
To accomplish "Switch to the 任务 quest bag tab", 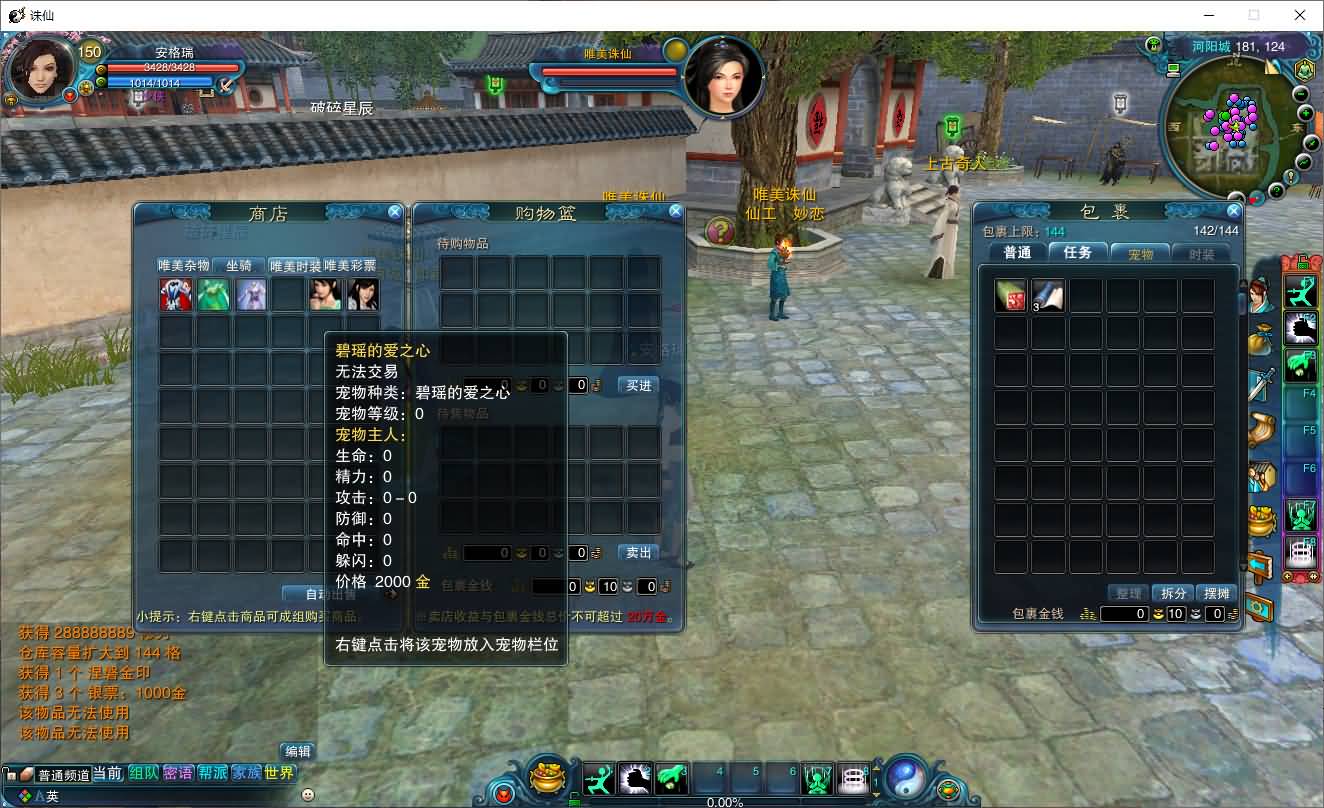I will click(1078, 253).
